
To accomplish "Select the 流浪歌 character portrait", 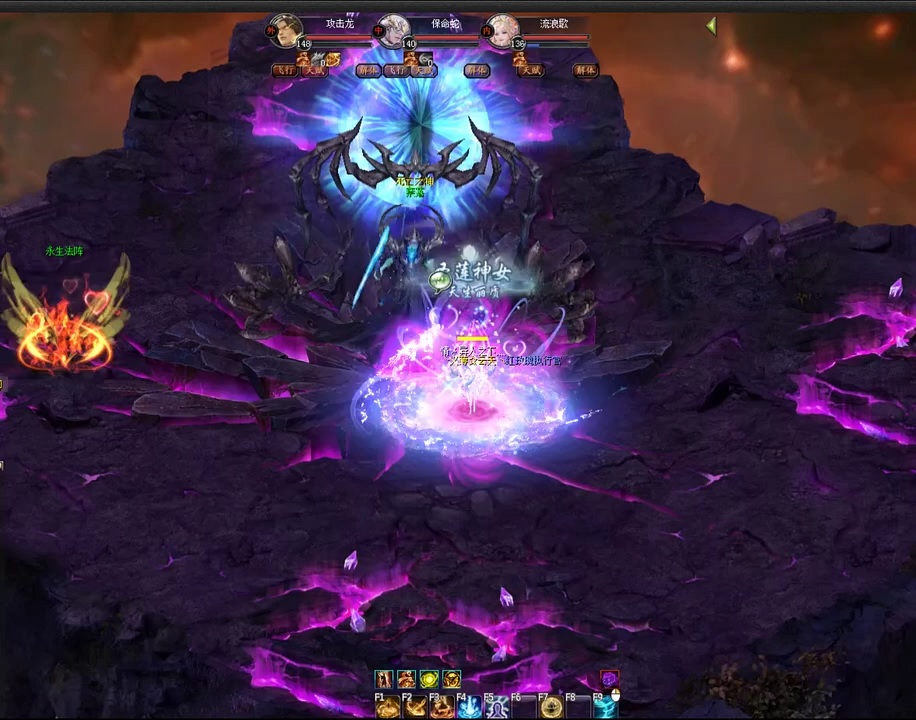I will [501, 31].
